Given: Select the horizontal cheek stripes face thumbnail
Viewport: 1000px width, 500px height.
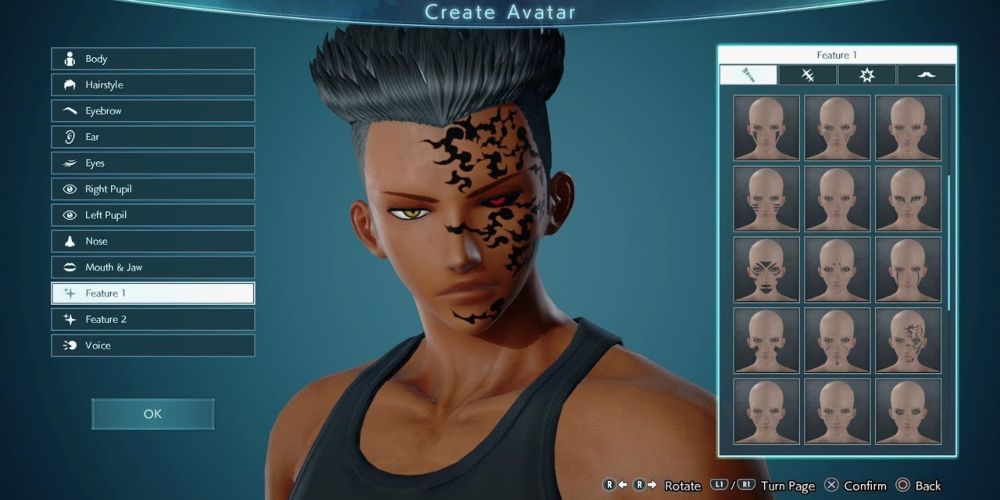Looking at the screenshot, I should pos(766,198).
